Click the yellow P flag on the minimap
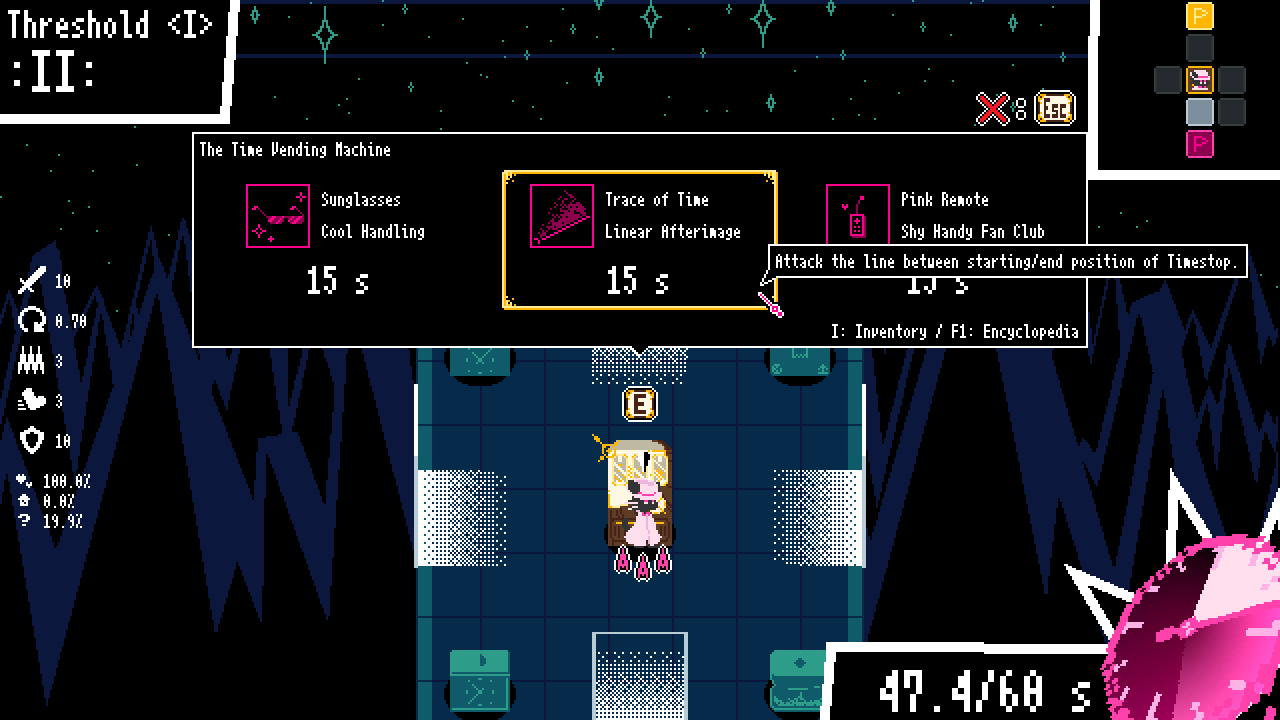This screenshot has width=1280, height=720. 1200,16
